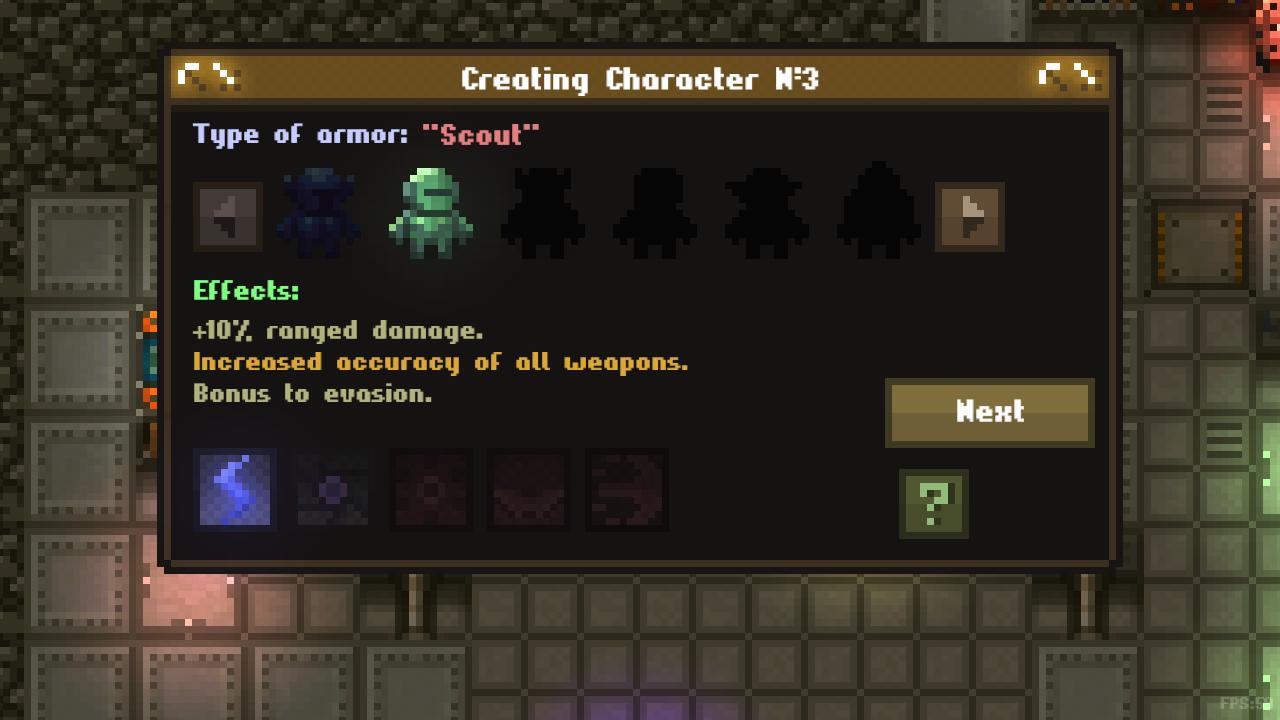Browse to next armor with the right arrow

(968, 216)
